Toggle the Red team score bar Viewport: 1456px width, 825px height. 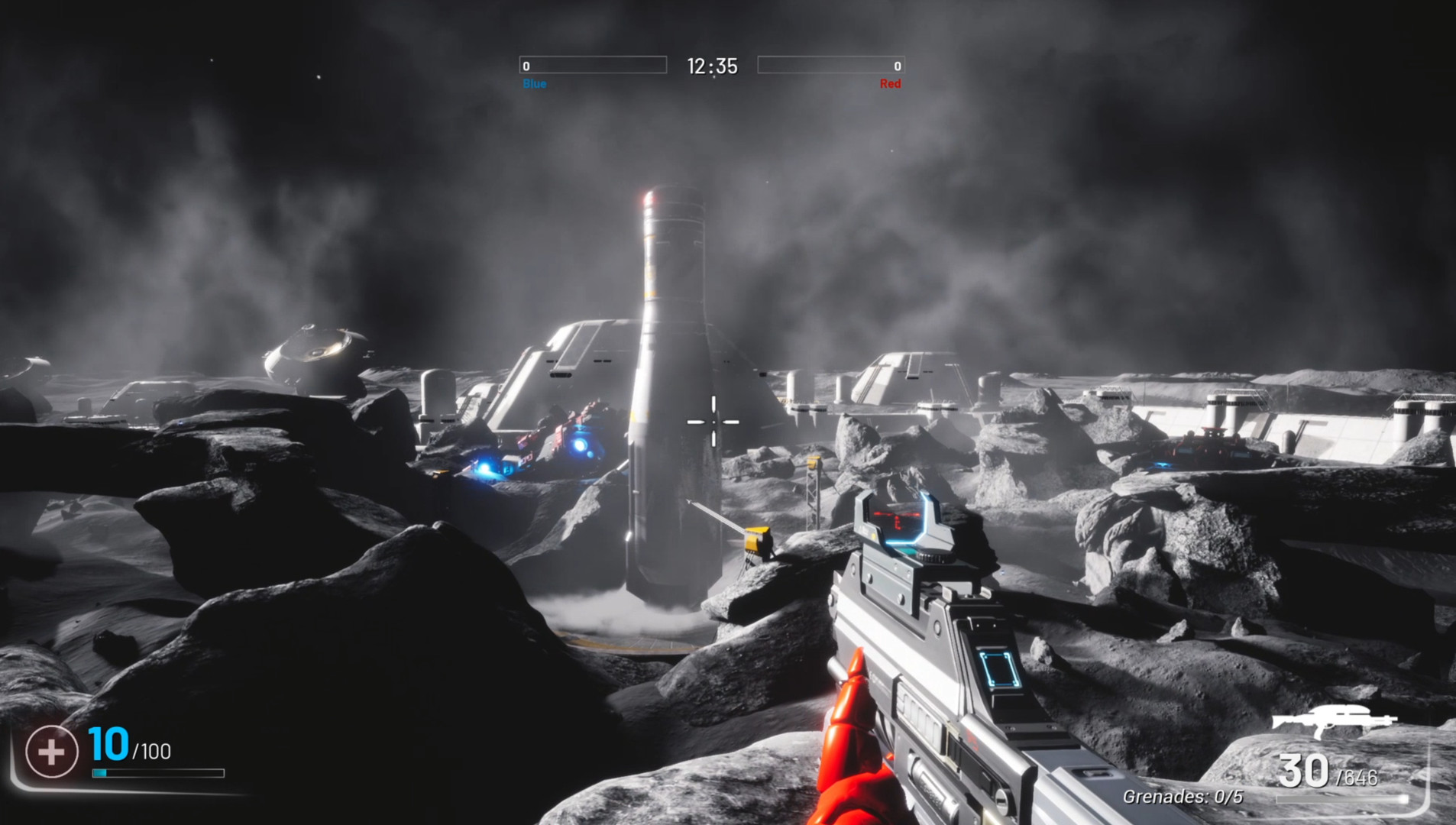(x=830, y=66)
